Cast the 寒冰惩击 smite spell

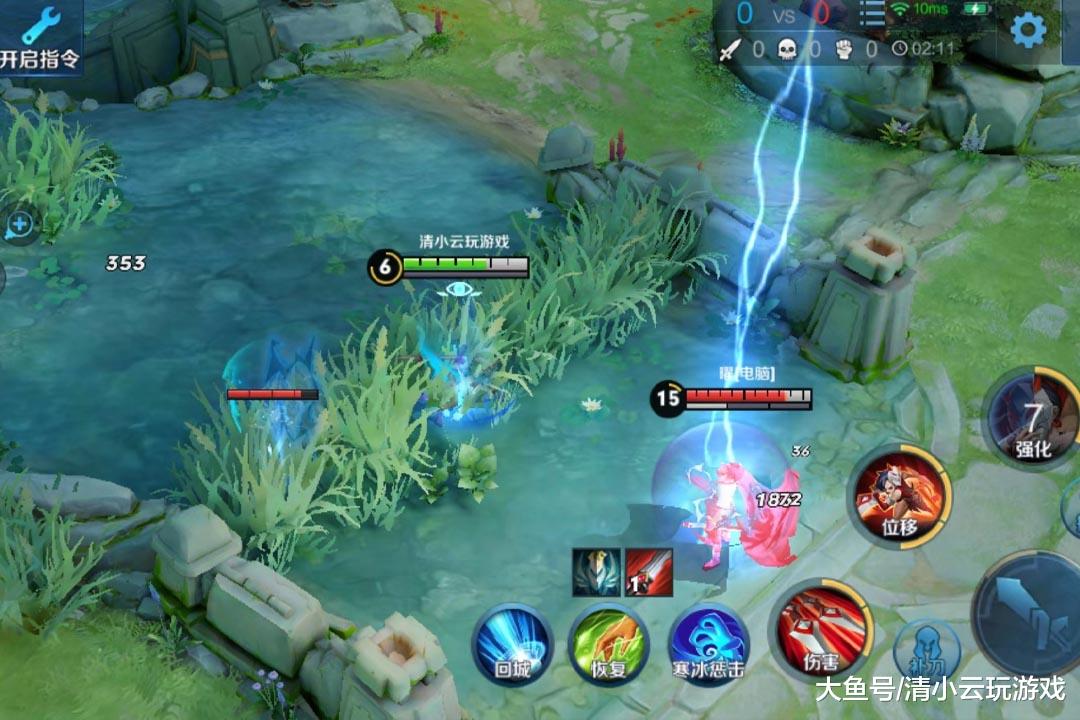707,643
